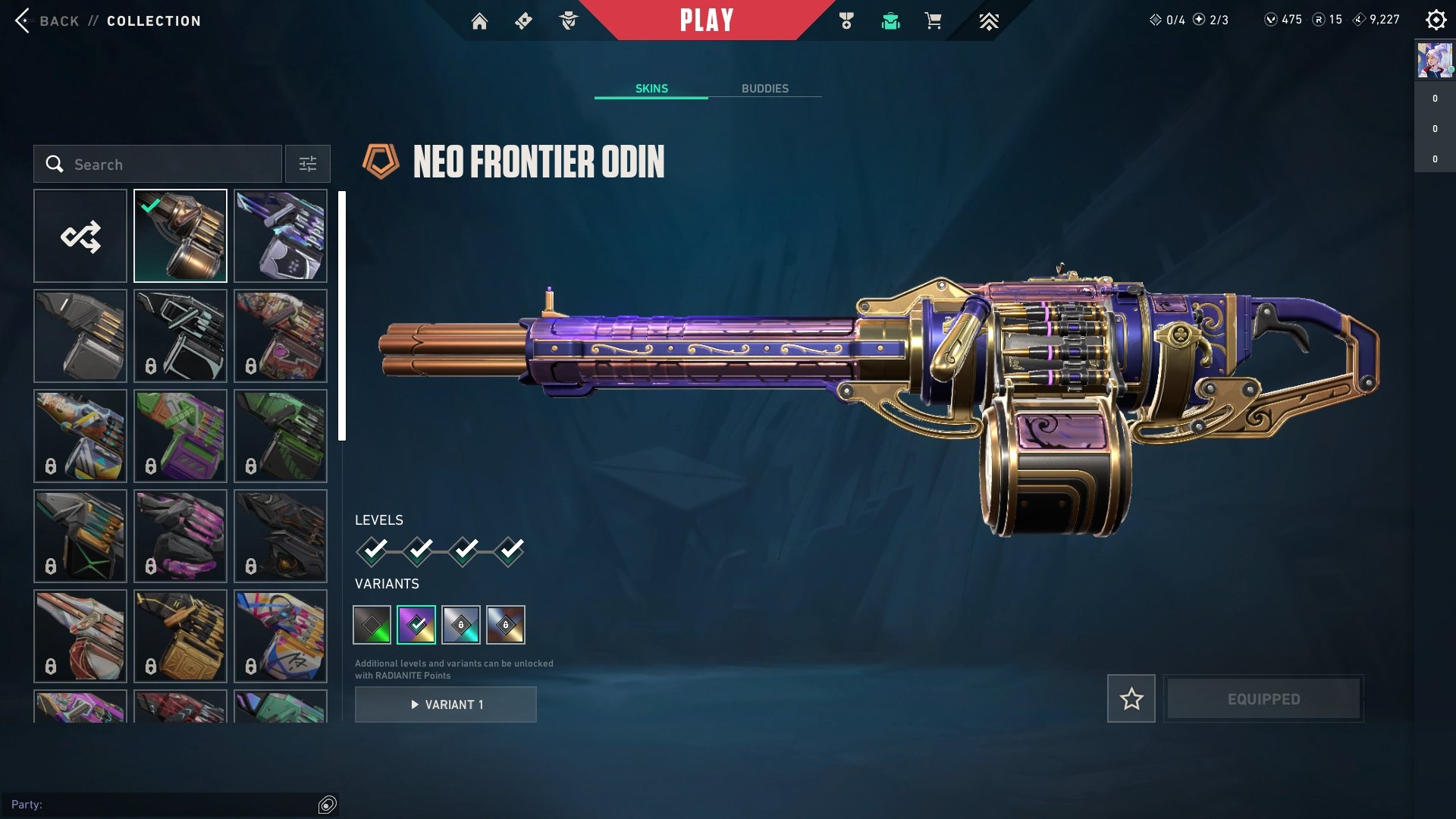The height and width of the screenshot is (819, 1456).
Task: Select the green Variant 2 color swatch
Action: click(x=417, y=625)
